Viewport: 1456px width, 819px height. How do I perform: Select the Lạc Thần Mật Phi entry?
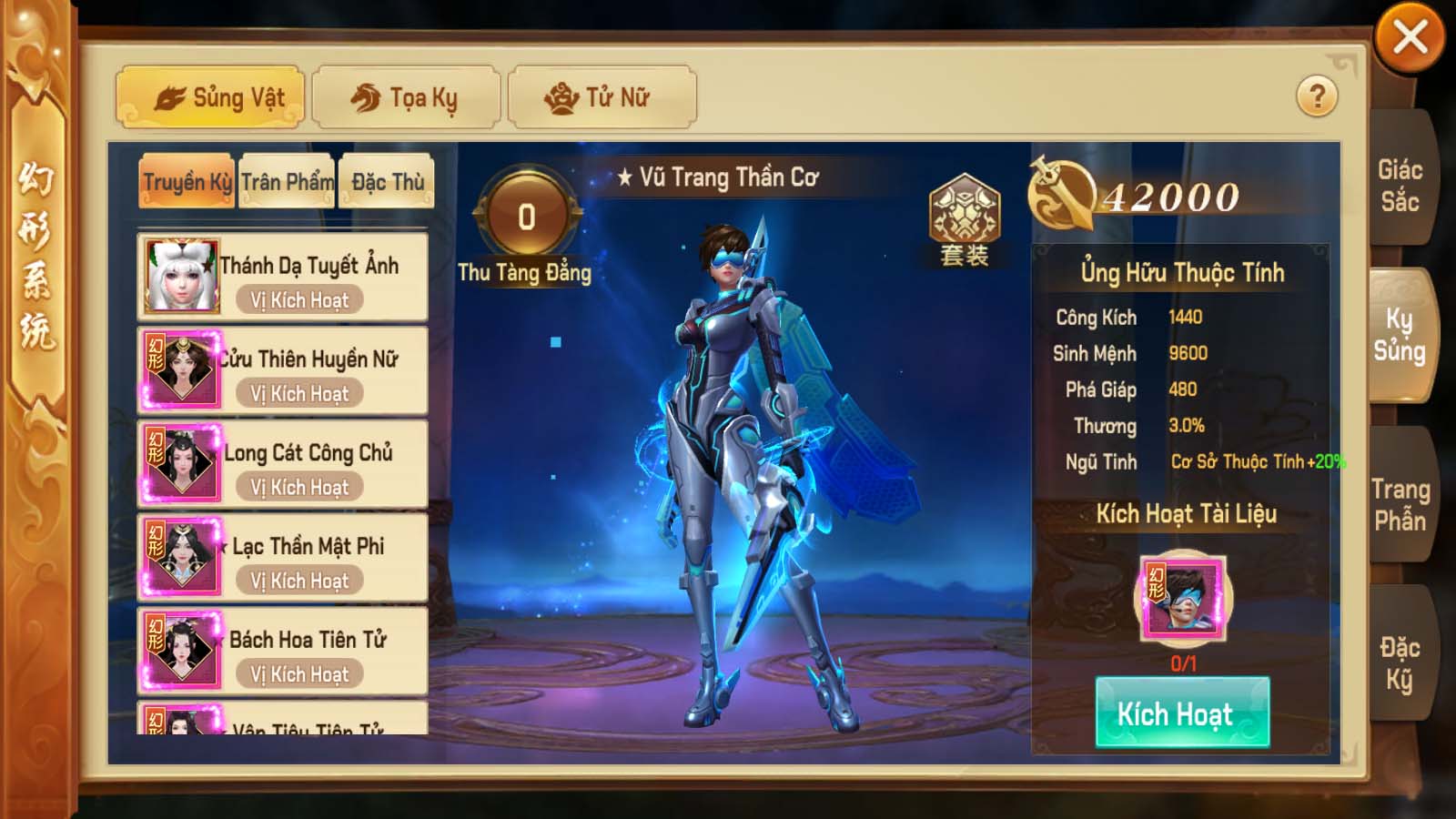point(282,558)
